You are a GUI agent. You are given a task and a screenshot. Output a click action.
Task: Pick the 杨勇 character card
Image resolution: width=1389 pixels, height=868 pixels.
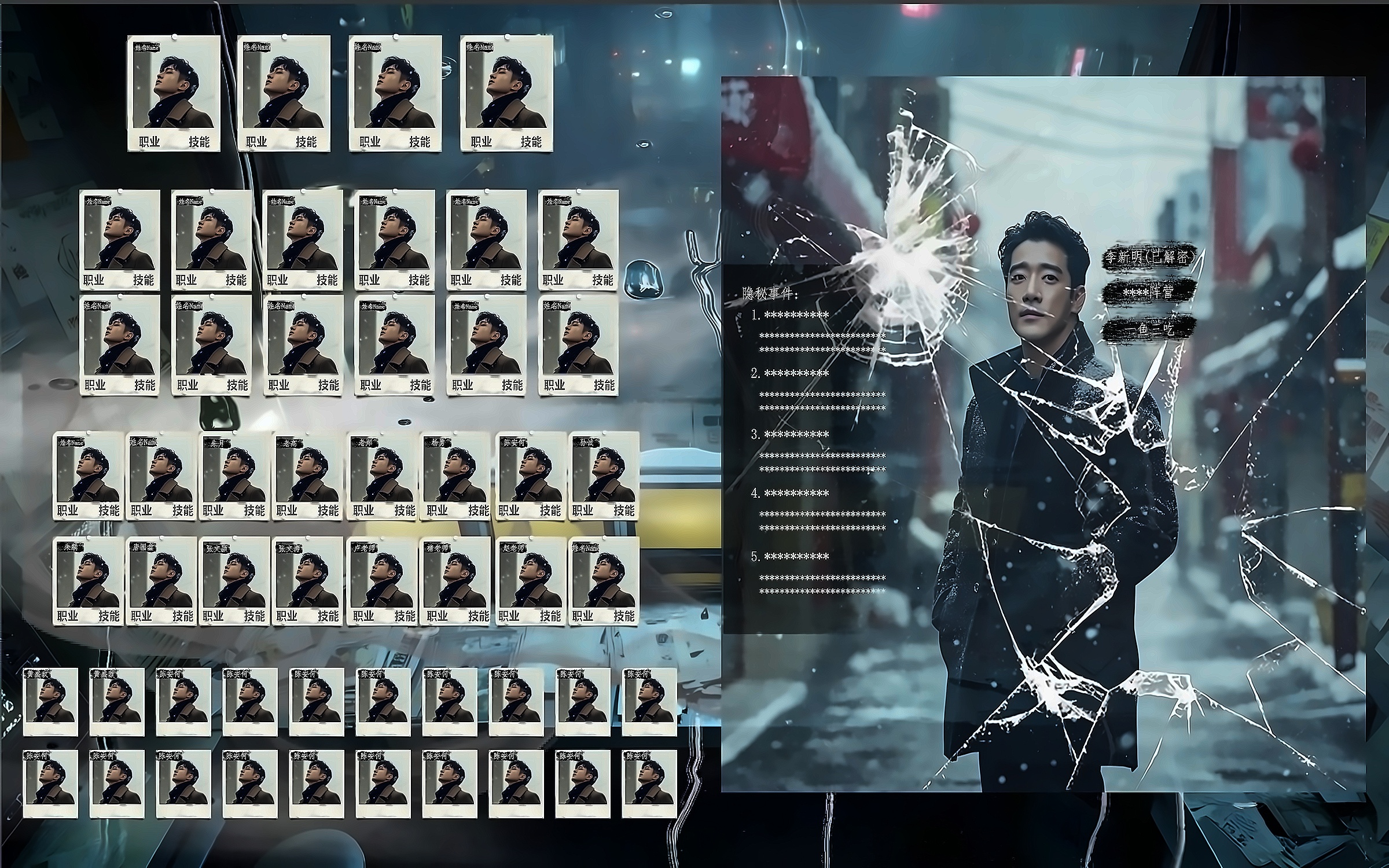tap(454, 476)
